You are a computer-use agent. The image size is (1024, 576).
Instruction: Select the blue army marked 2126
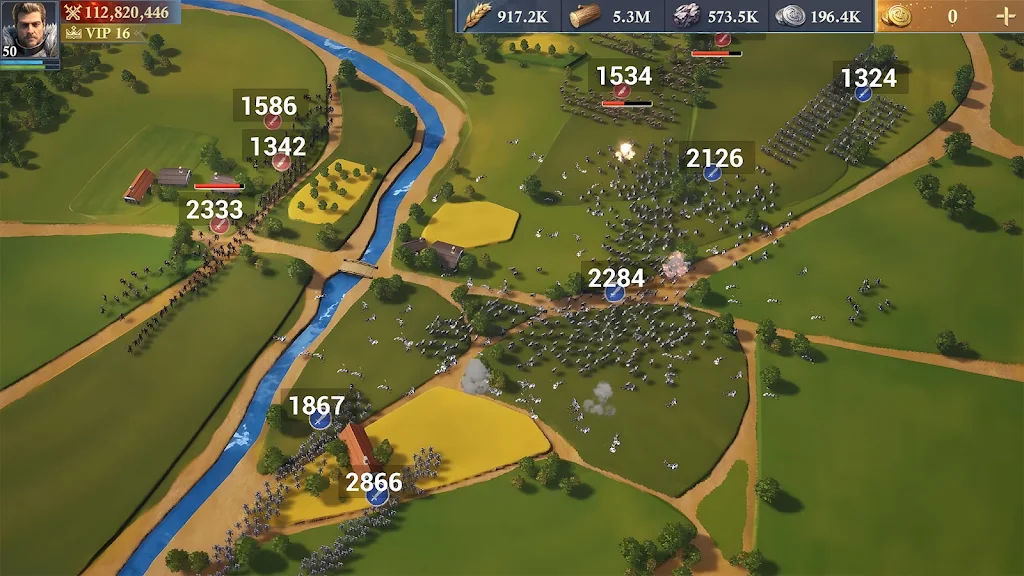(713, 172)
